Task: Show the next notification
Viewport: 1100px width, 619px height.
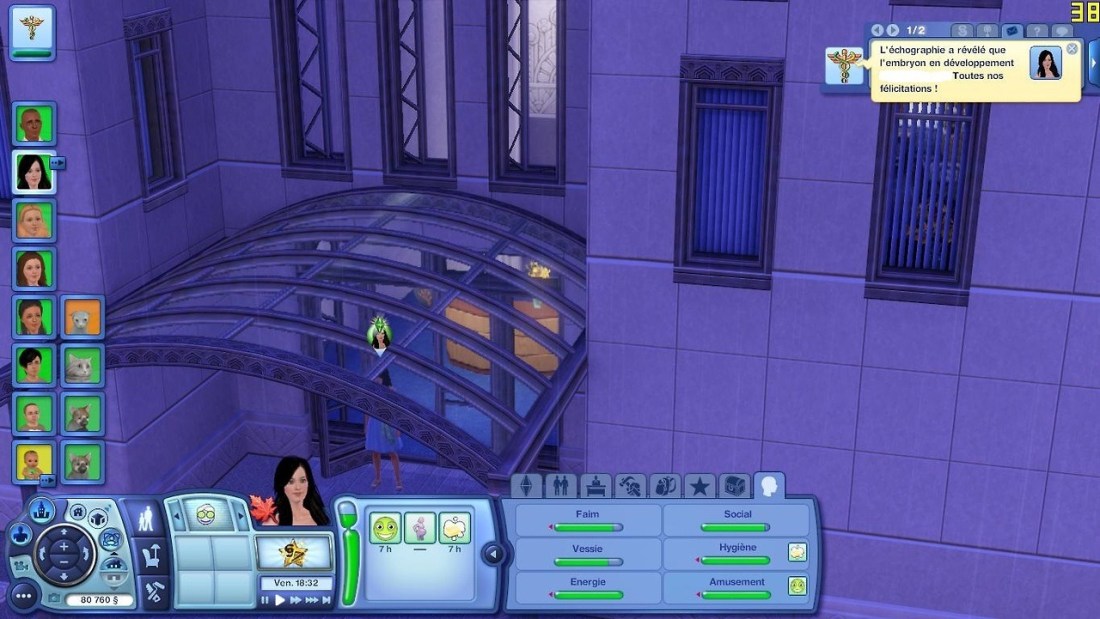Action: coord(893,31)
